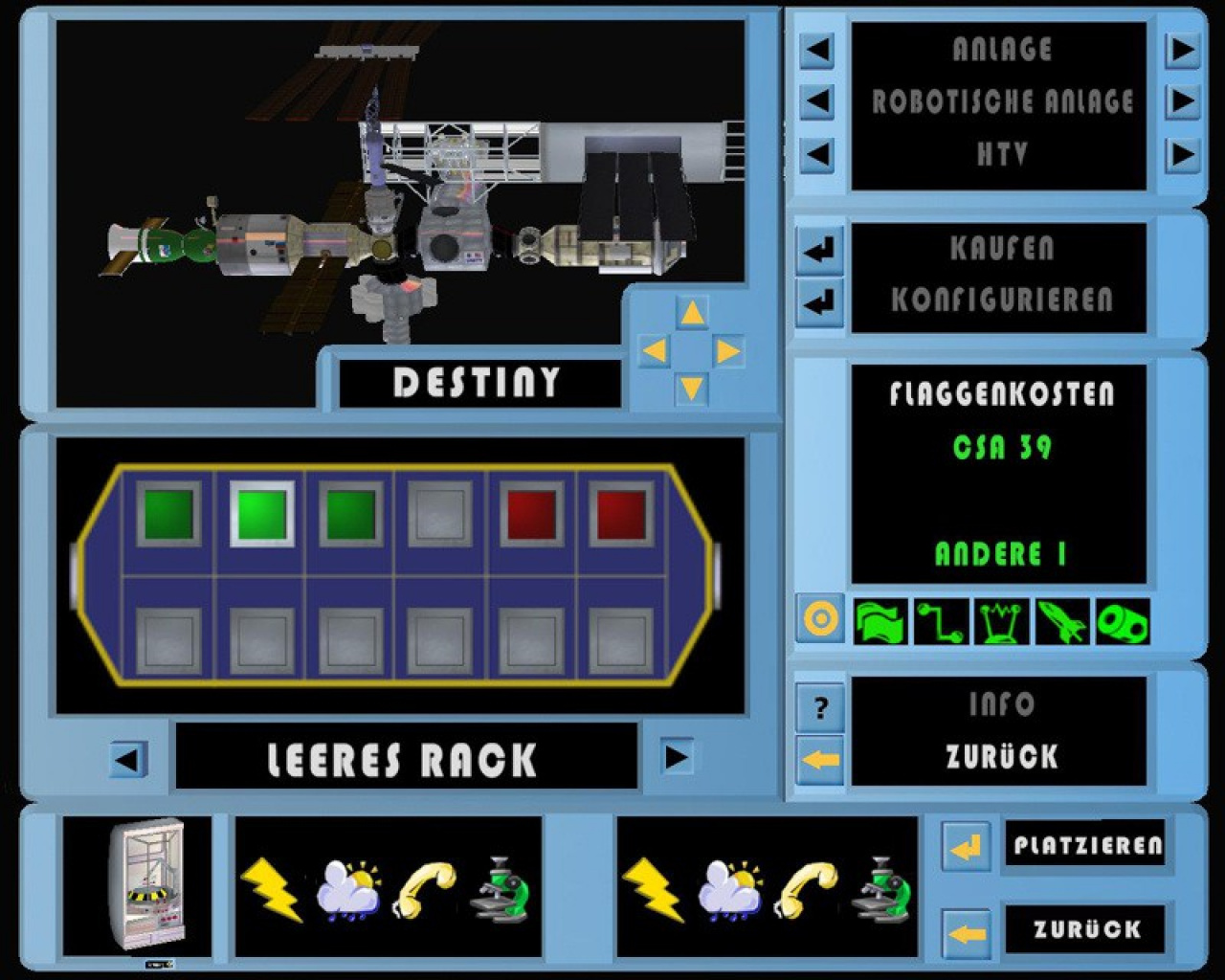Rotate station view with the down arrow
The height and width of the screenshot is (980, 1225).
tap(691, 388)
